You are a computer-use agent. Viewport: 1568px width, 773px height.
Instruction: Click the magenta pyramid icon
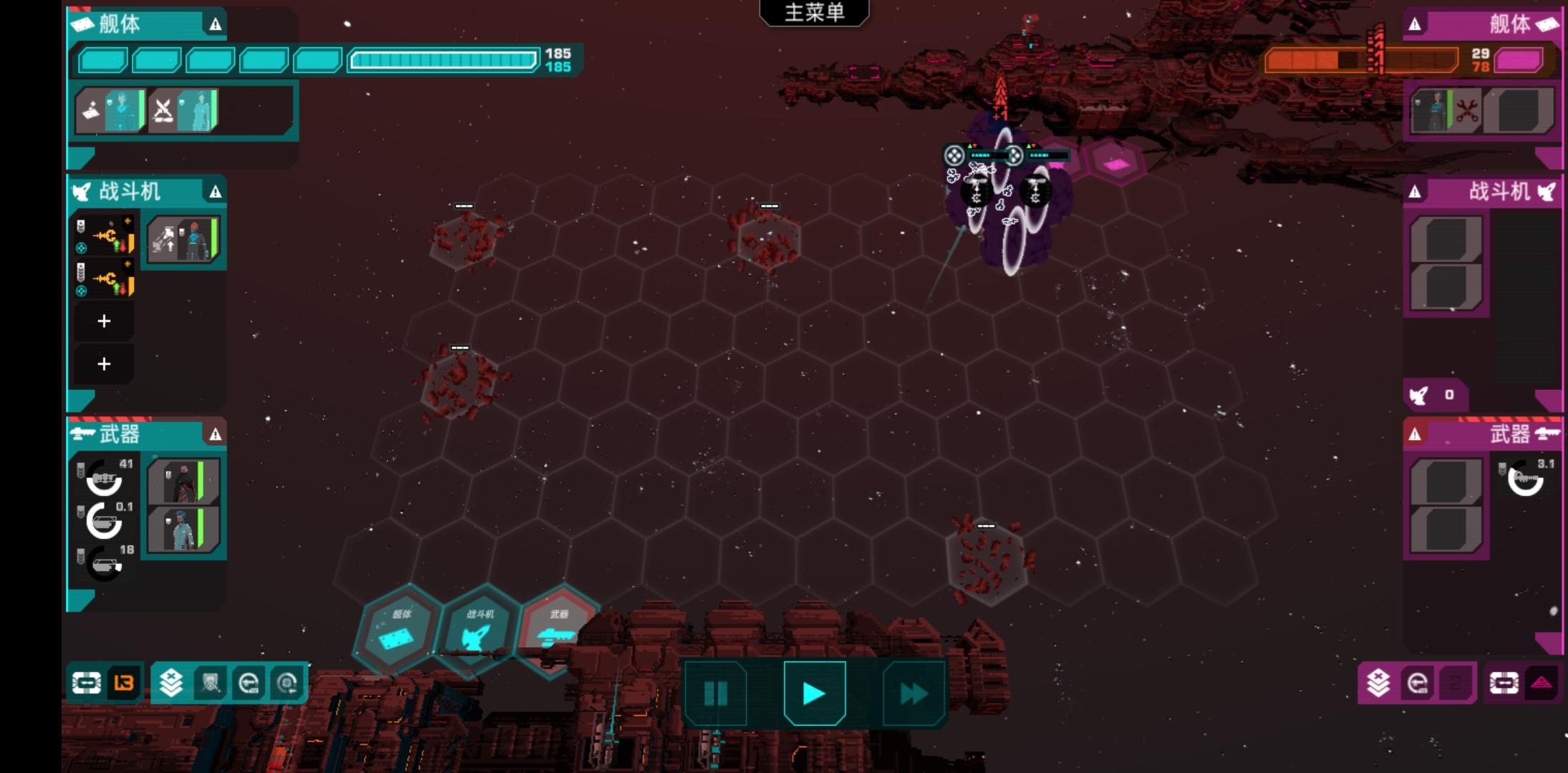pyautogui.click(x=1542, y=683)
